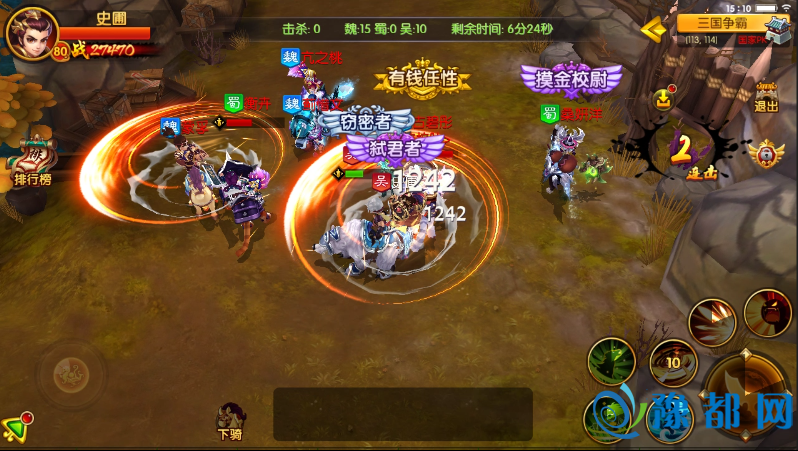This screenshot has width=798, height=451.
Task: Open the 排行榜 ranking board
Action: click(x=33, y=161)
